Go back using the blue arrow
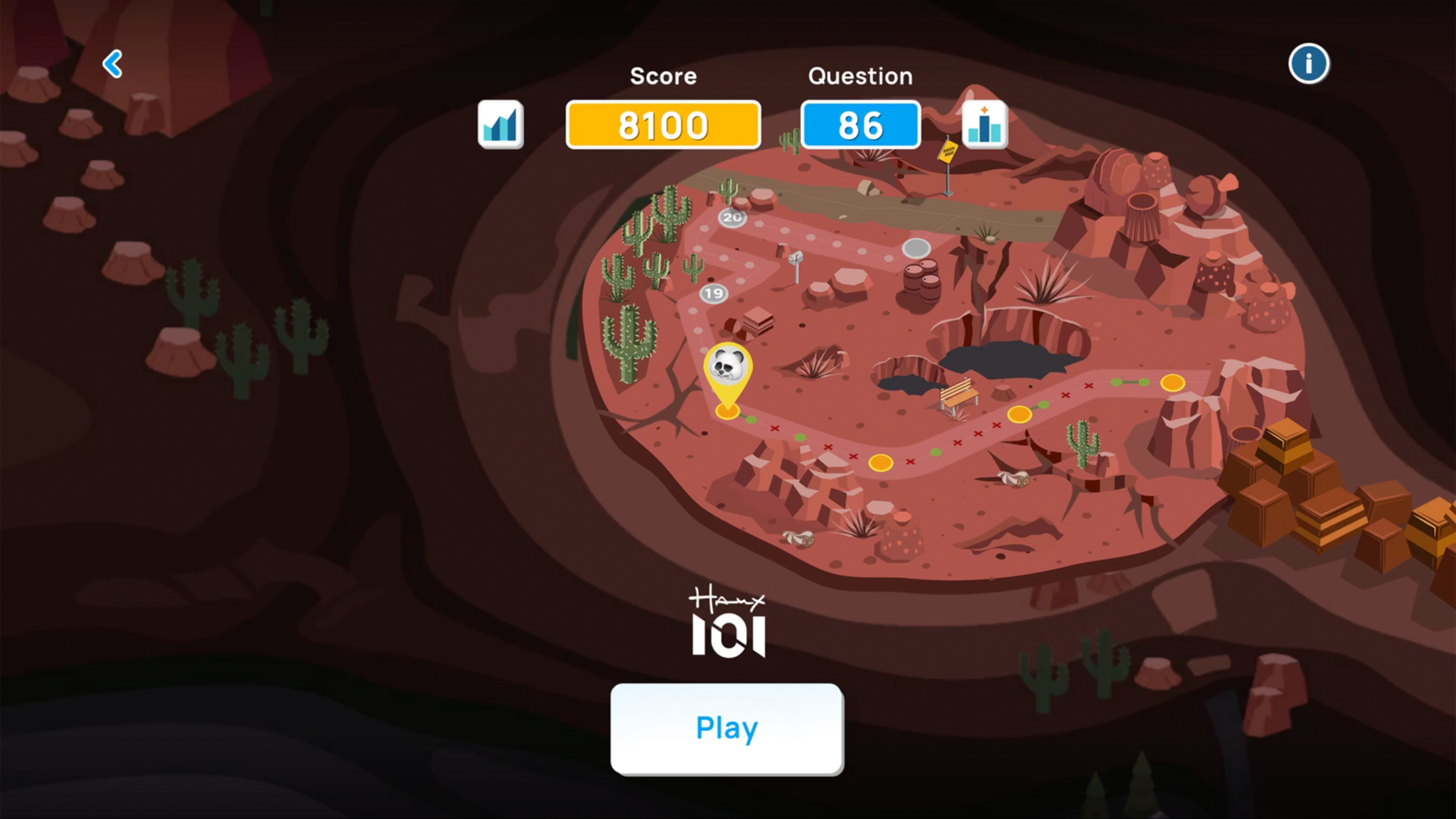 (113, 64)
